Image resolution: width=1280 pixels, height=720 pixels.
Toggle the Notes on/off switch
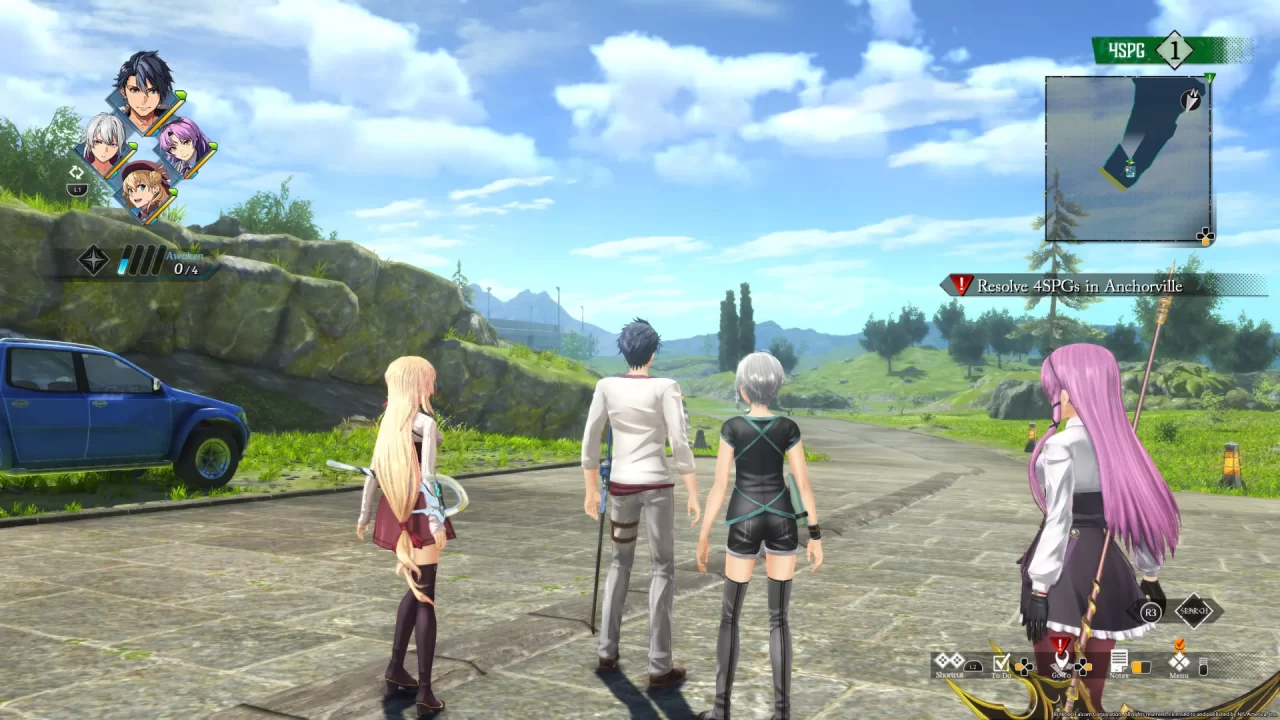pyautogui.click(x=1142, y=667)
